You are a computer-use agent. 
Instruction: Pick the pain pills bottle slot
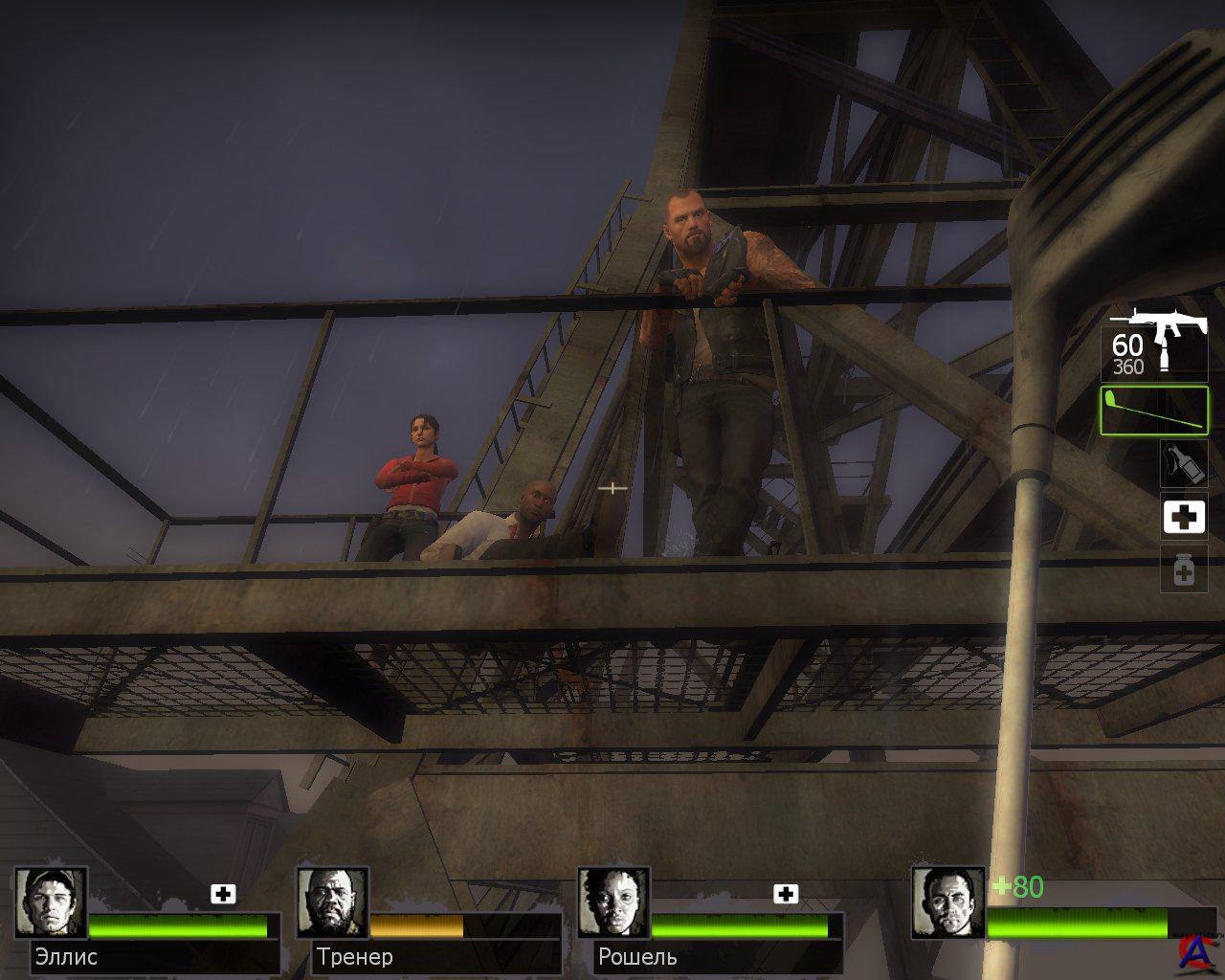click(x=1183, y=571)
